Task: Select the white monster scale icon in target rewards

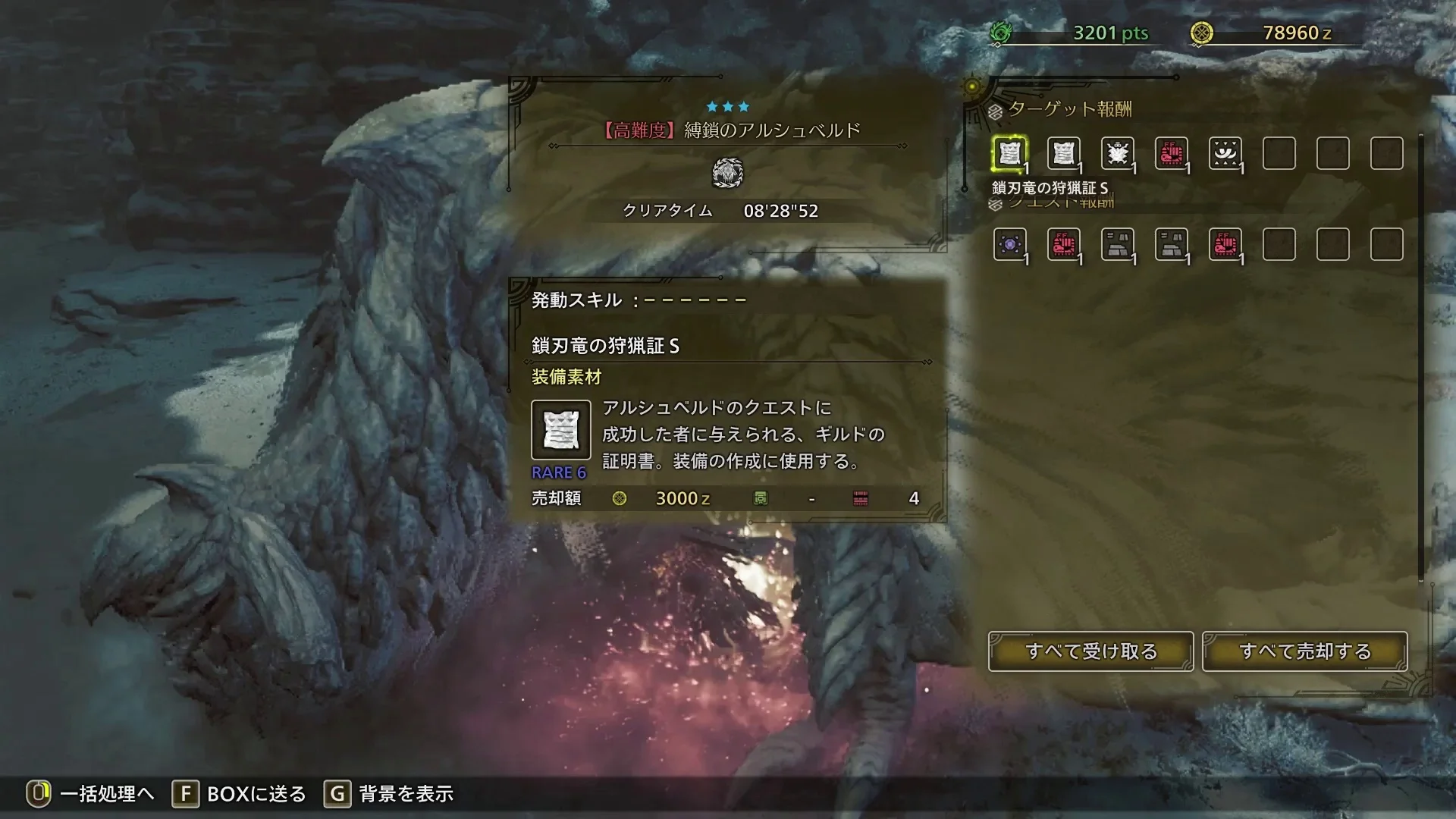Action: click(x=1118, y=154)
